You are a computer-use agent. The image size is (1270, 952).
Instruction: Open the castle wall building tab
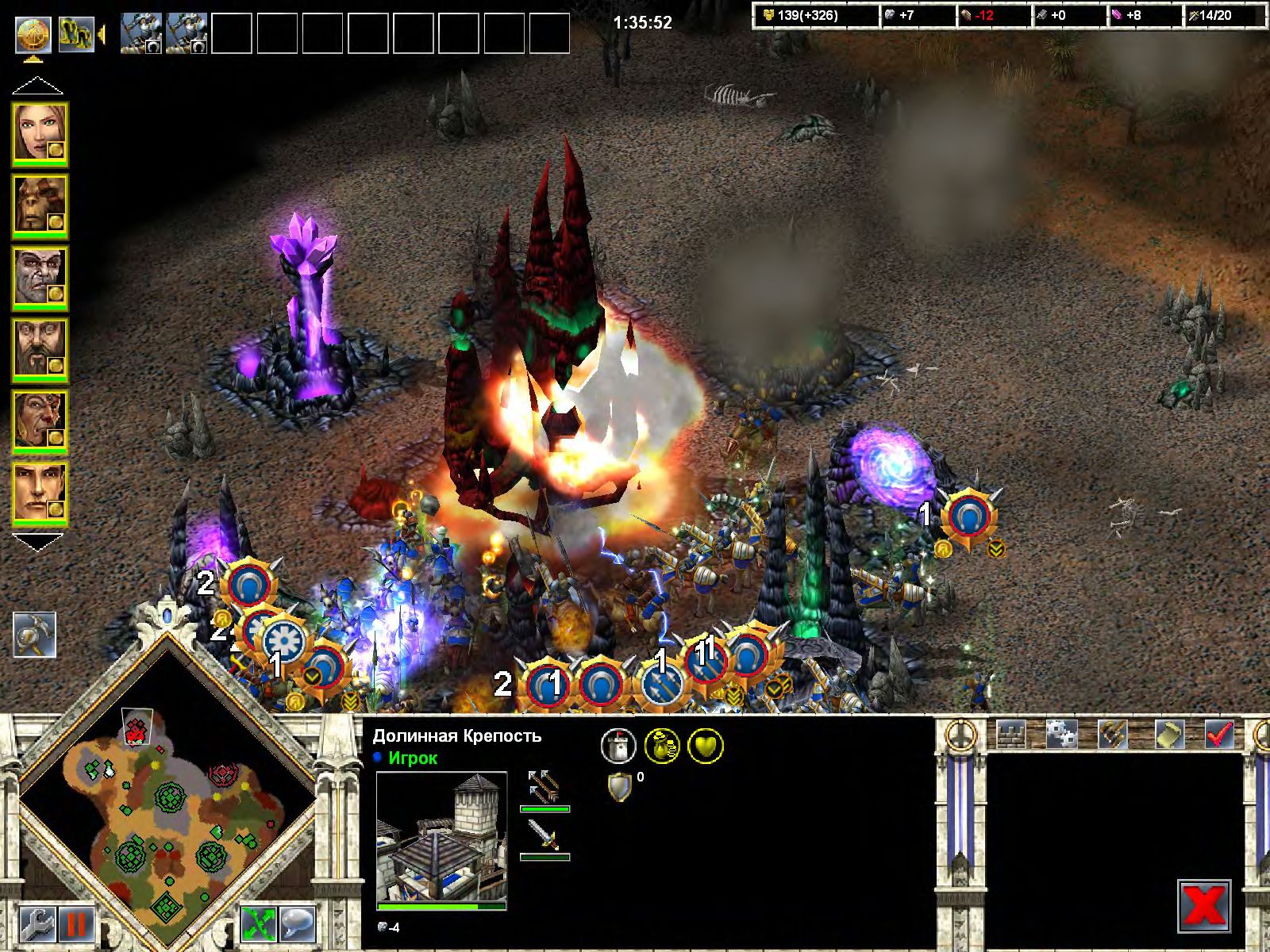1011,735
